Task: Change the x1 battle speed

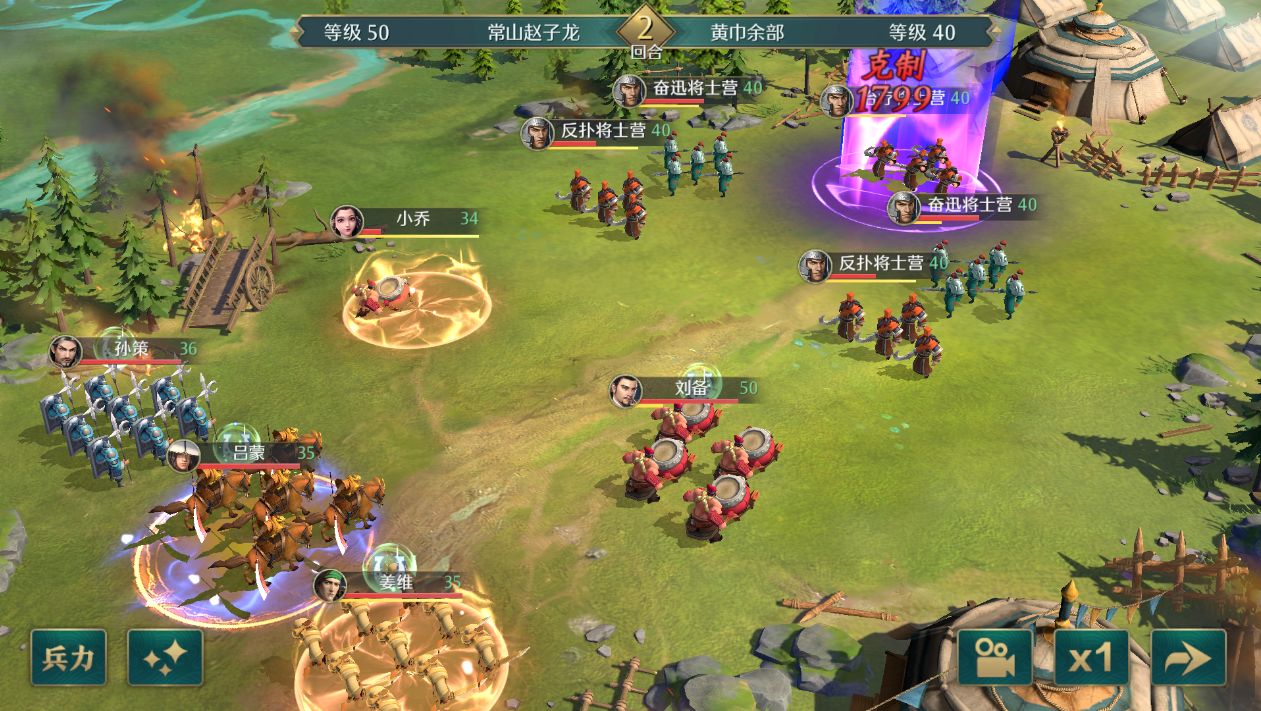Action: (1091, 657)
